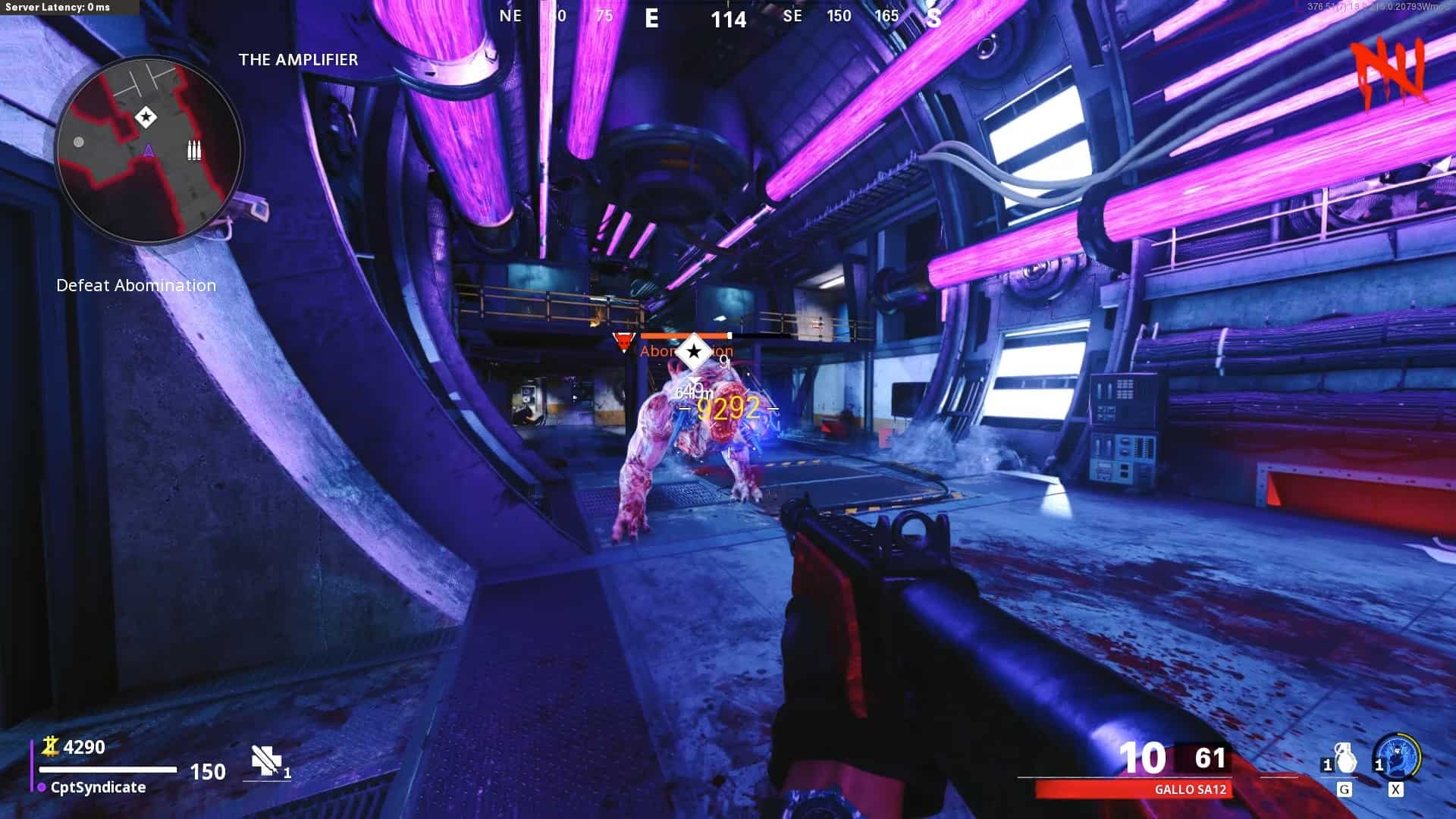Image resolution: width=1456 pixels, height=819 pixels.
Task: Click the circular minimap
Action: pos(149,150)
